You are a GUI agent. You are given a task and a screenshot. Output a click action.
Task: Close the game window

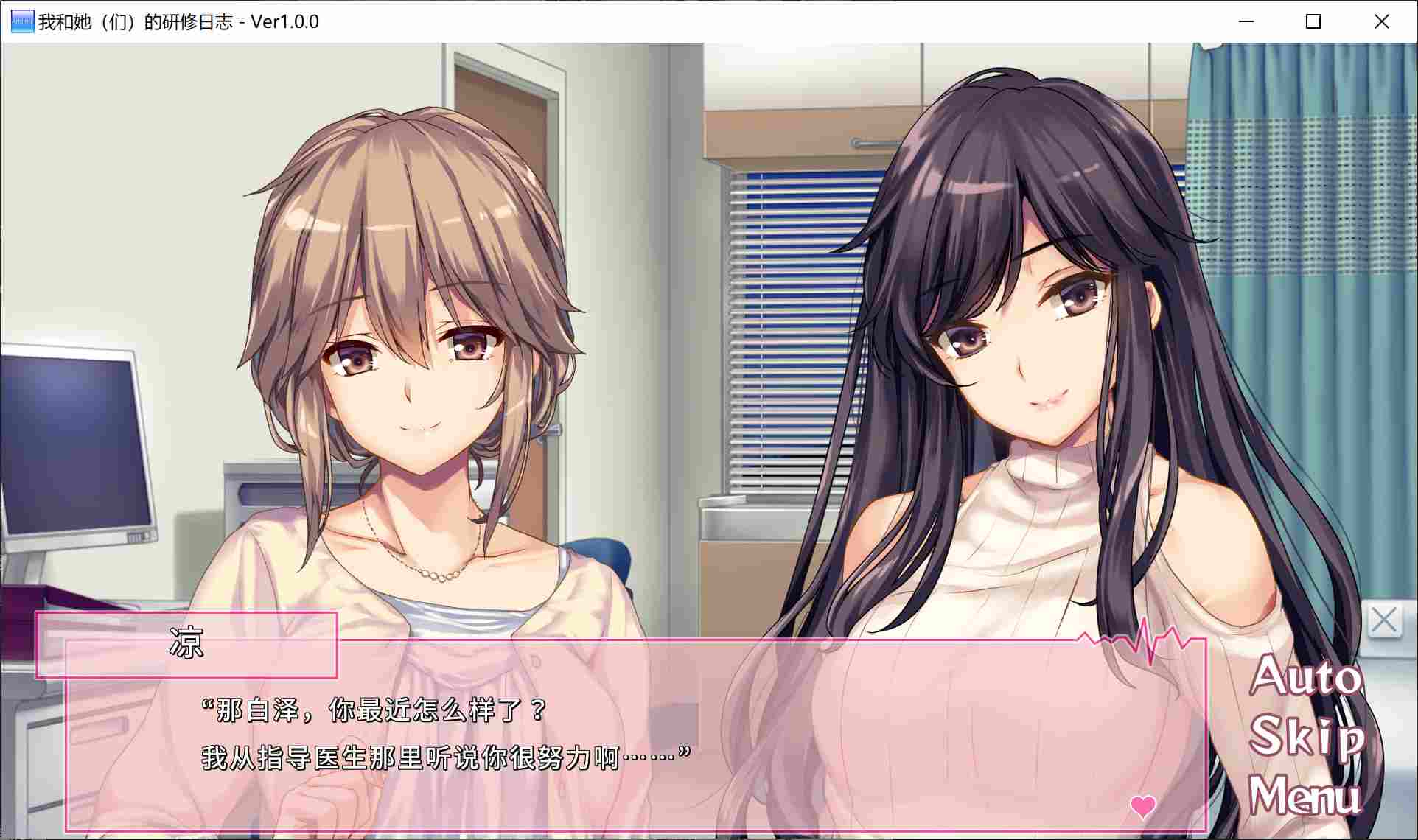[1381, 21]
